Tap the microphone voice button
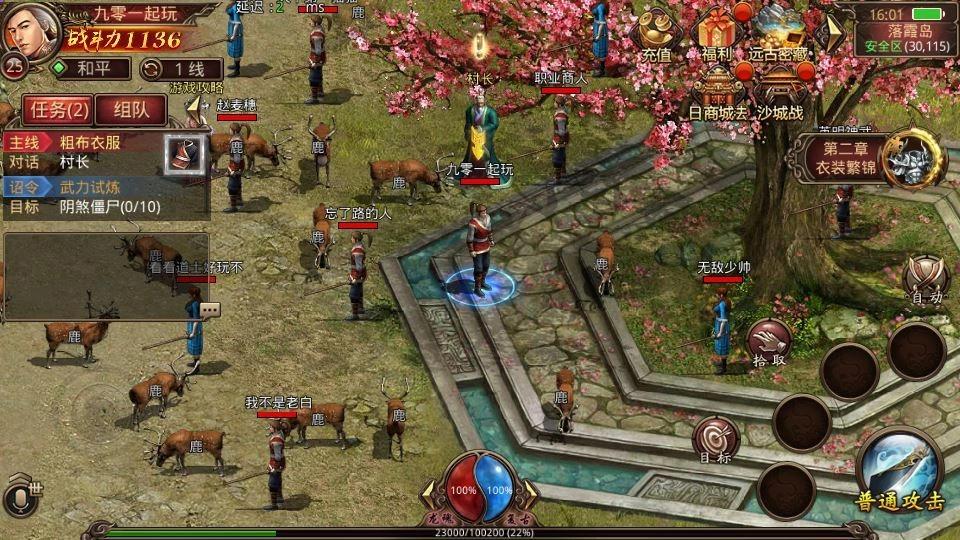Viewport: 960px width, 540px height. [x=22, y=497]
